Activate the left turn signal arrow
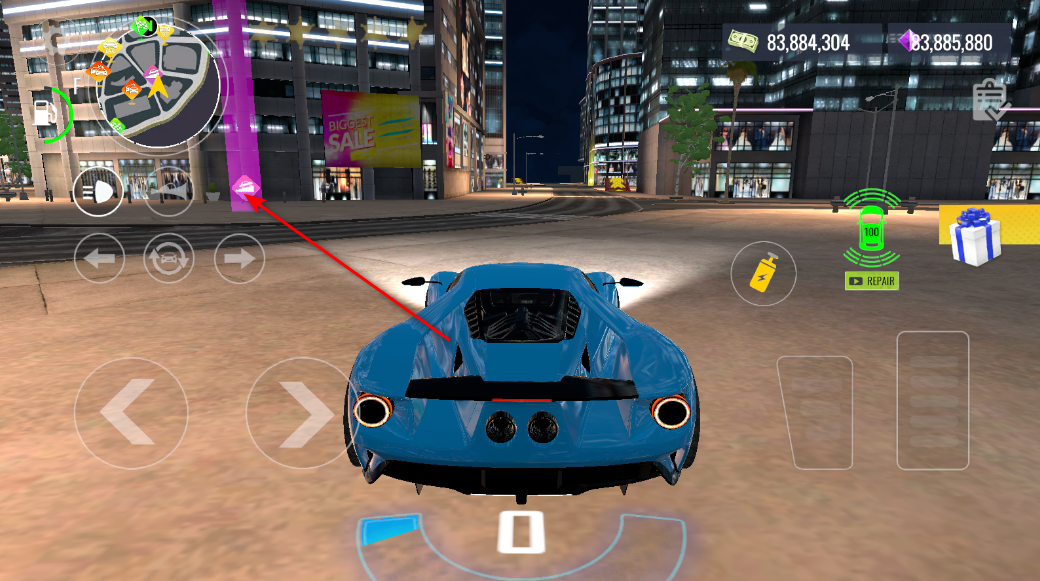Viewport: 1040px width, 581px height. [99, 258]
